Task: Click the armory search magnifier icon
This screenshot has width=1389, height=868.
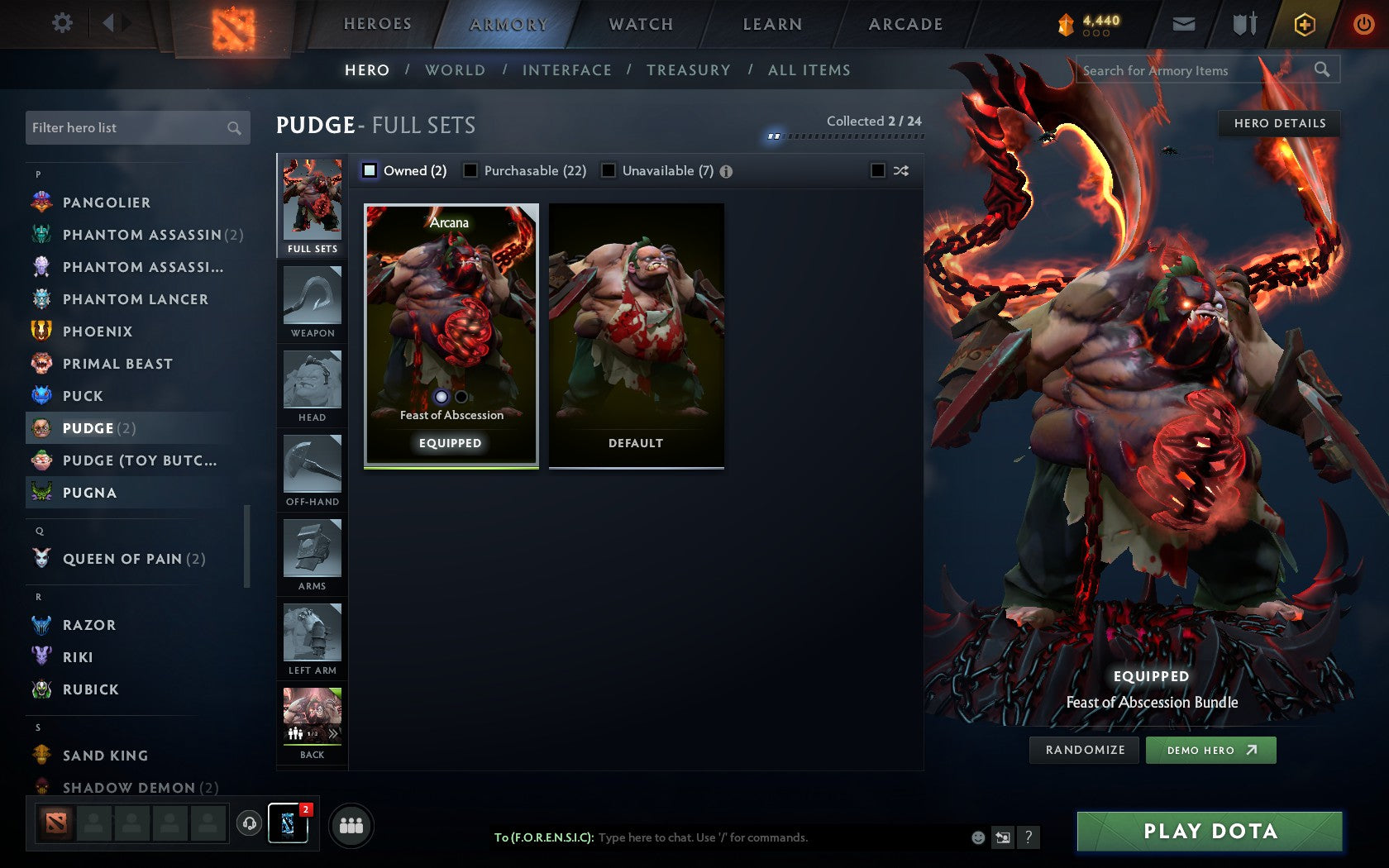Action: (x=1322, y=70)
